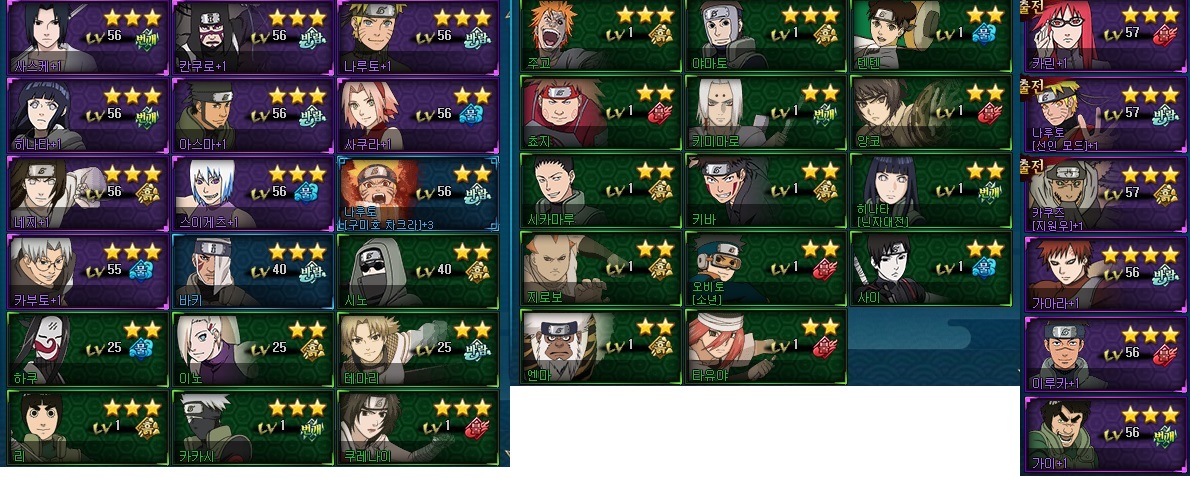This screenshot has width=1190, height=478.
Task: Choose the Kakashi character card
Action: (251, 427)
